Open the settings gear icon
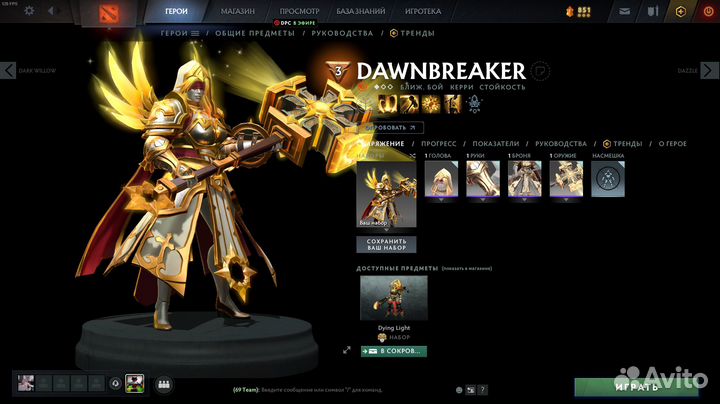720x404 pixels. click(28, 11)
